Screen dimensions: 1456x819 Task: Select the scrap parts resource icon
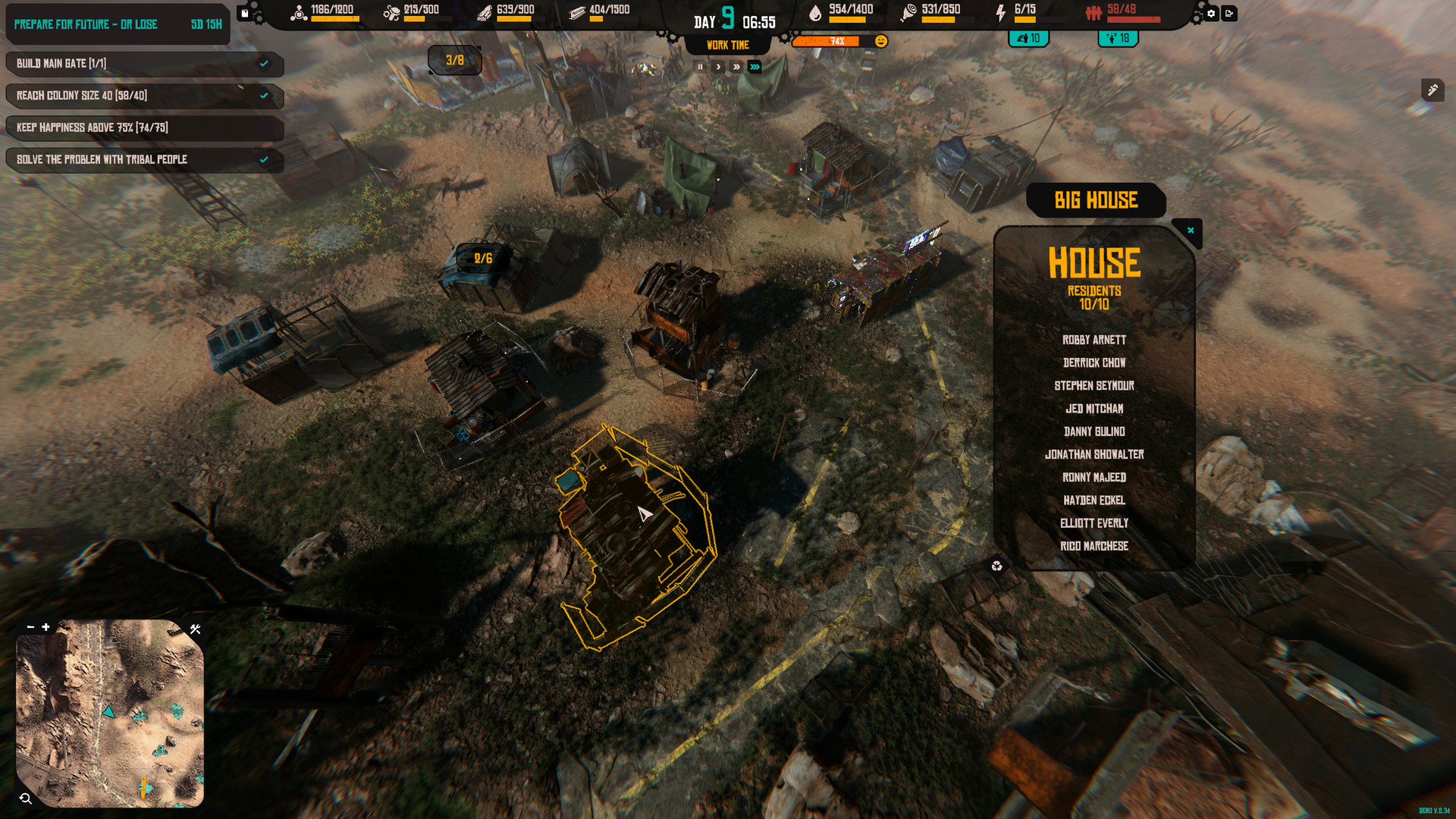[x=393, y=14]
